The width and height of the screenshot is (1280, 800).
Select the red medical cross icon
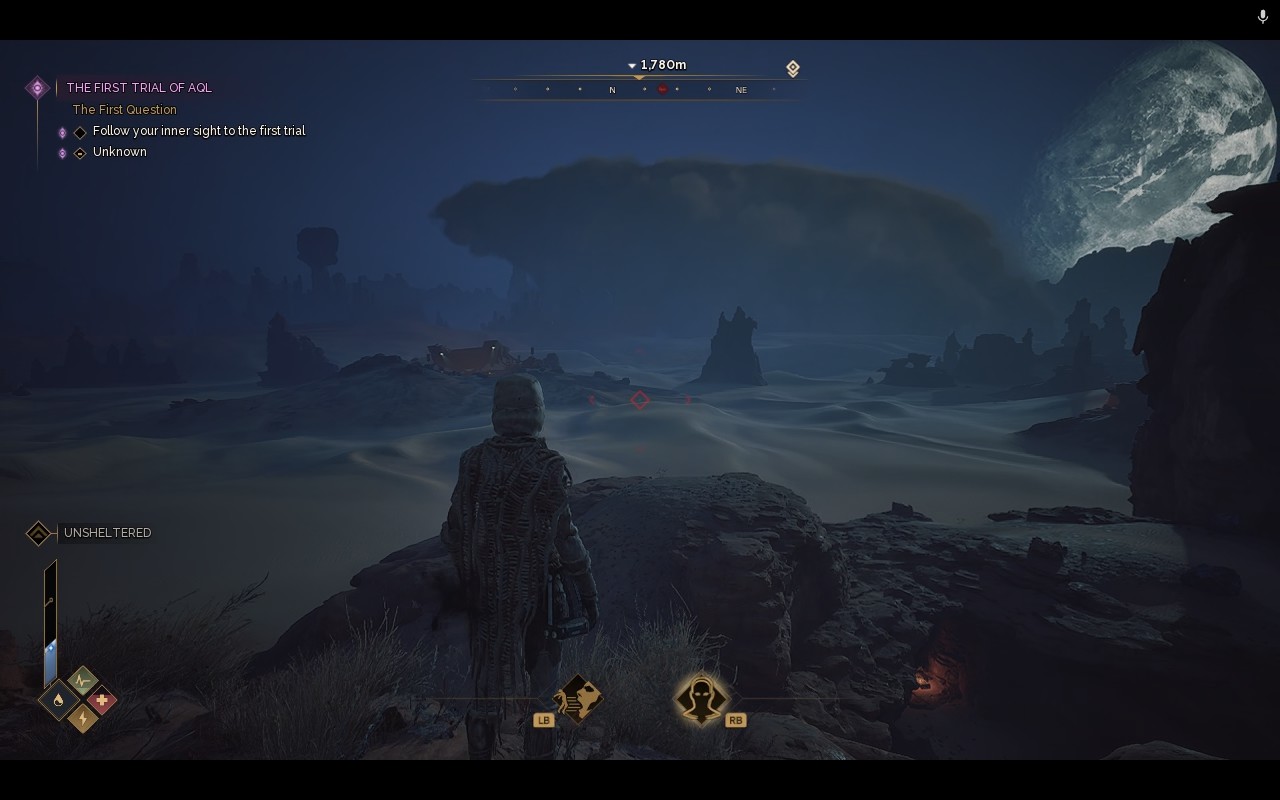pyautogui.click(x=102, y=700)
